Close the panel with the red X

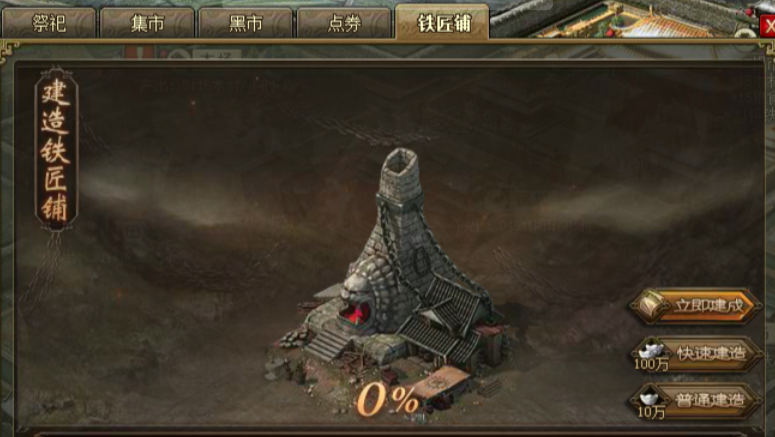[x=767, y=28]
